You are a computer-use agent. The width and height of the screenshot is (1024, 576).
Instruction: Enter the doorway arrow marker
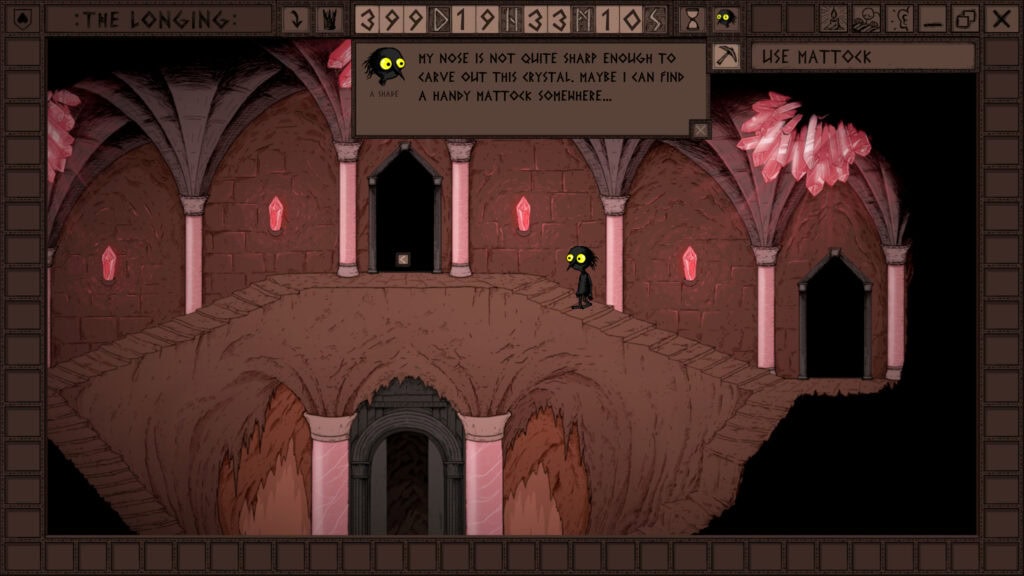pyautogui.click(x=403, y=260)
